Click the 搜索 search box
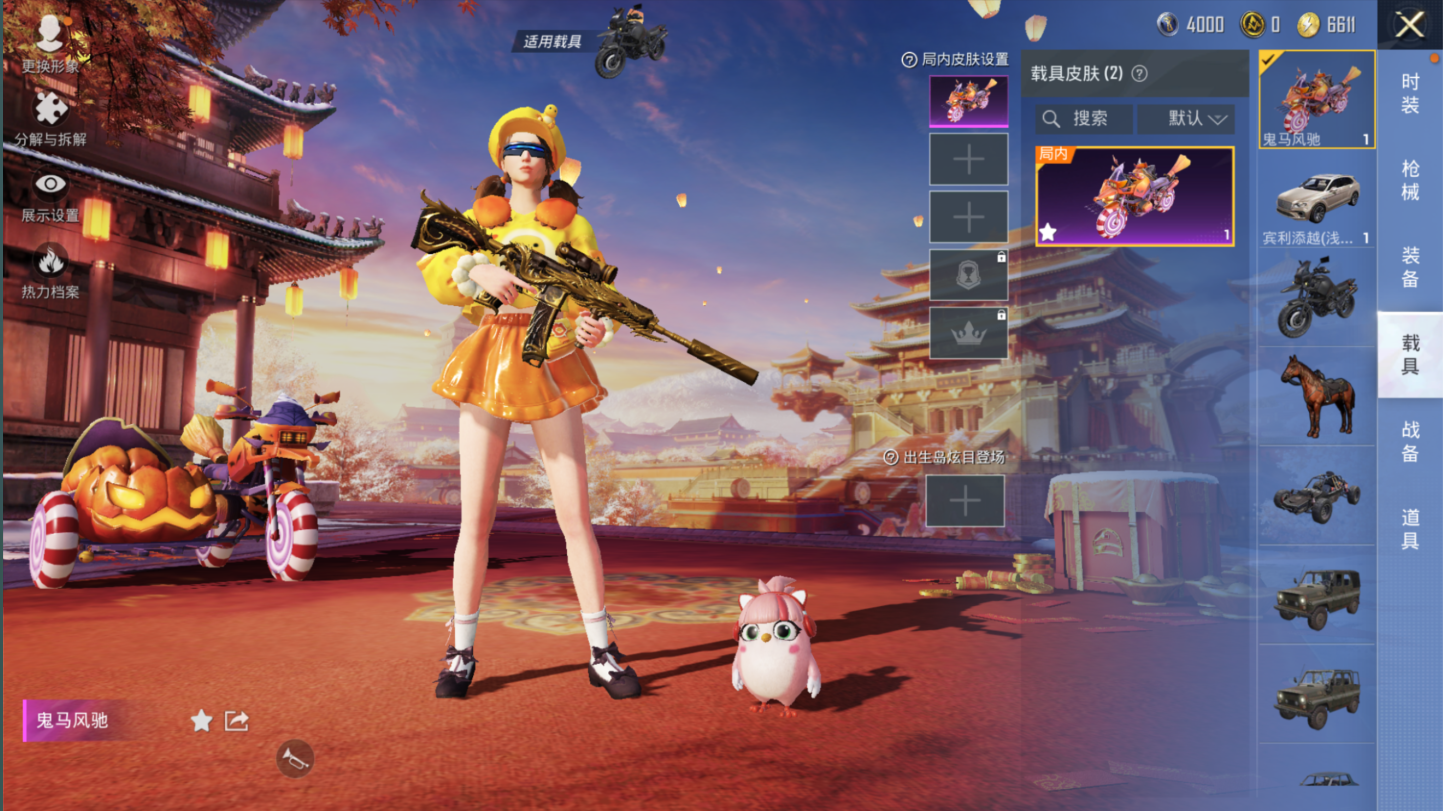 coord(1084,119)
